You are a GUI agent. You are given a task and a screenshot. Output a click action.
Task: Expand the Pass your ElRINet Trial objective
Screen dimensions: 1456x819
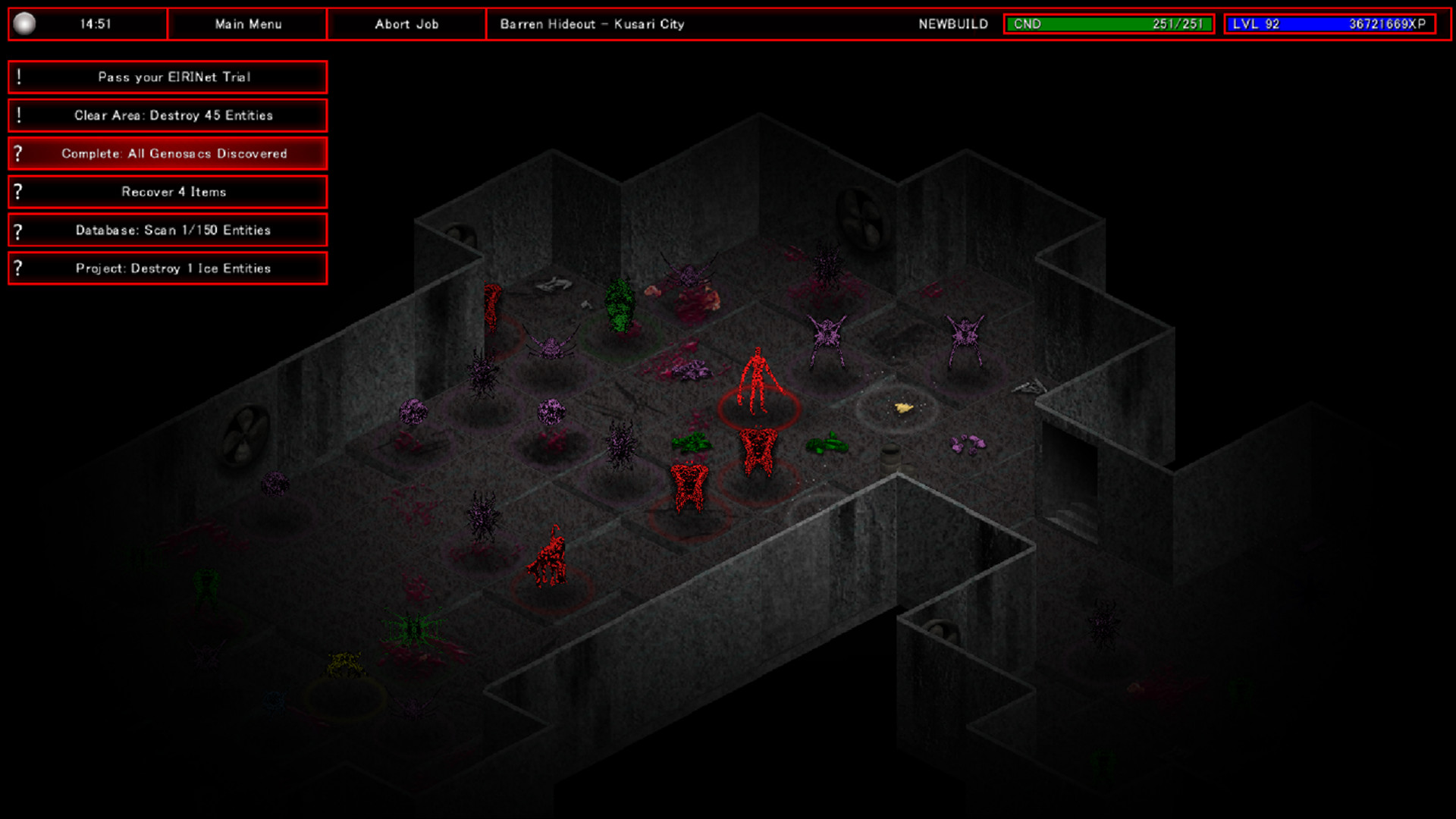coord(173,77)
